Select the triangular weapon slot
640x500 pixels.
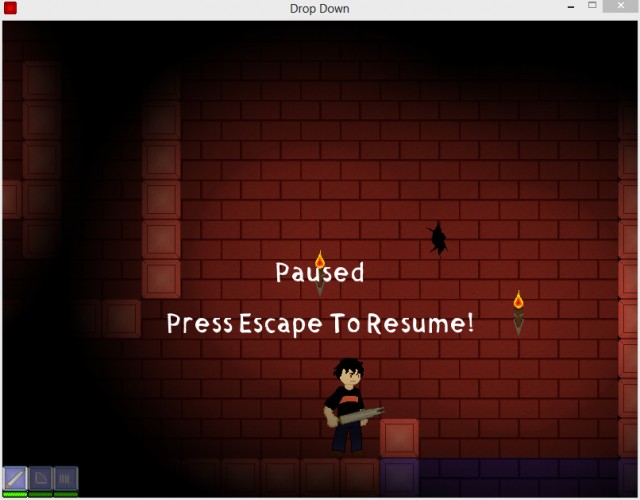(x=41, y=478)
